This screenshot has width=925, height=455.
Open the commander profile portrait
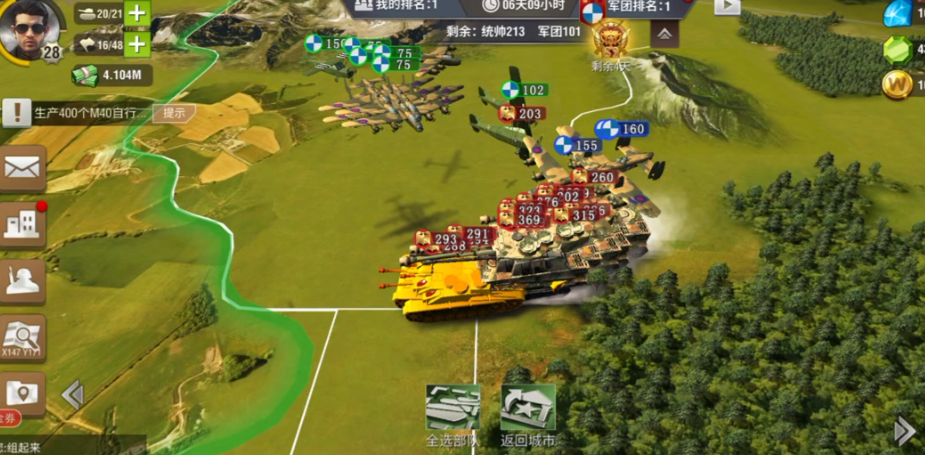point(29,30)
